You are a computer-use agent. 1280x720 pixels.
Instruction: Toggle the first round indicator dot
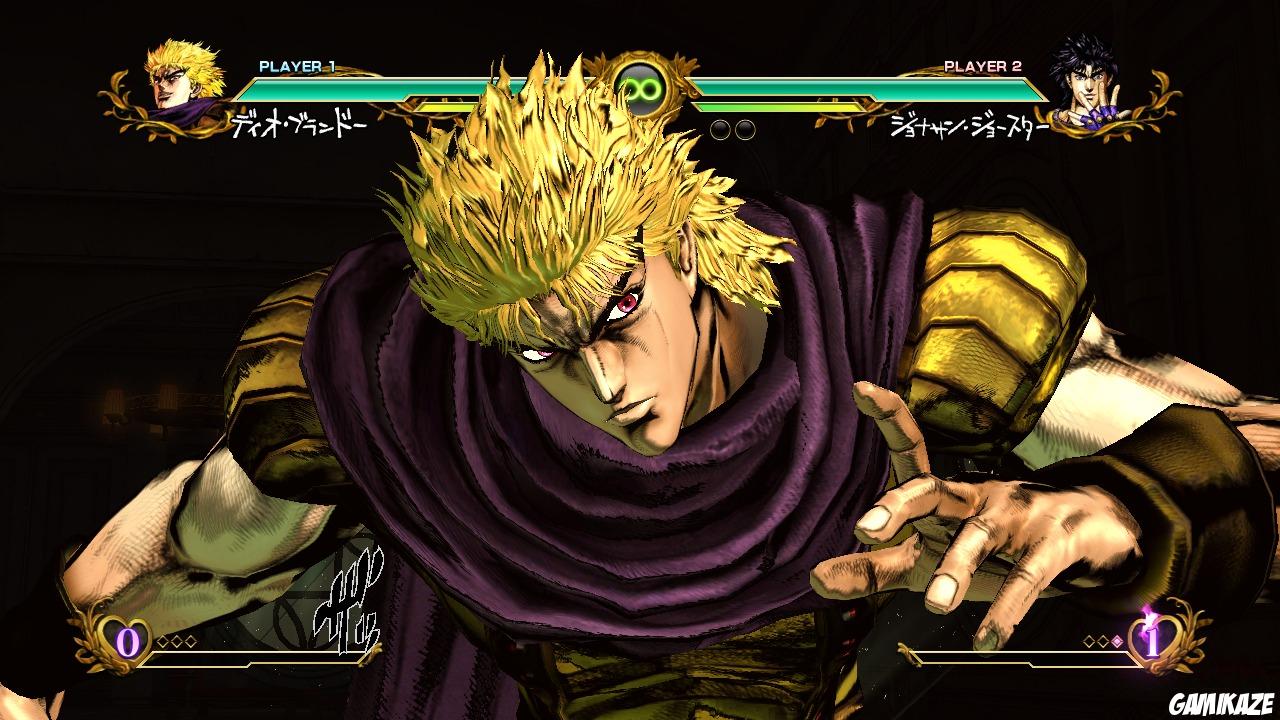[720, 130]
